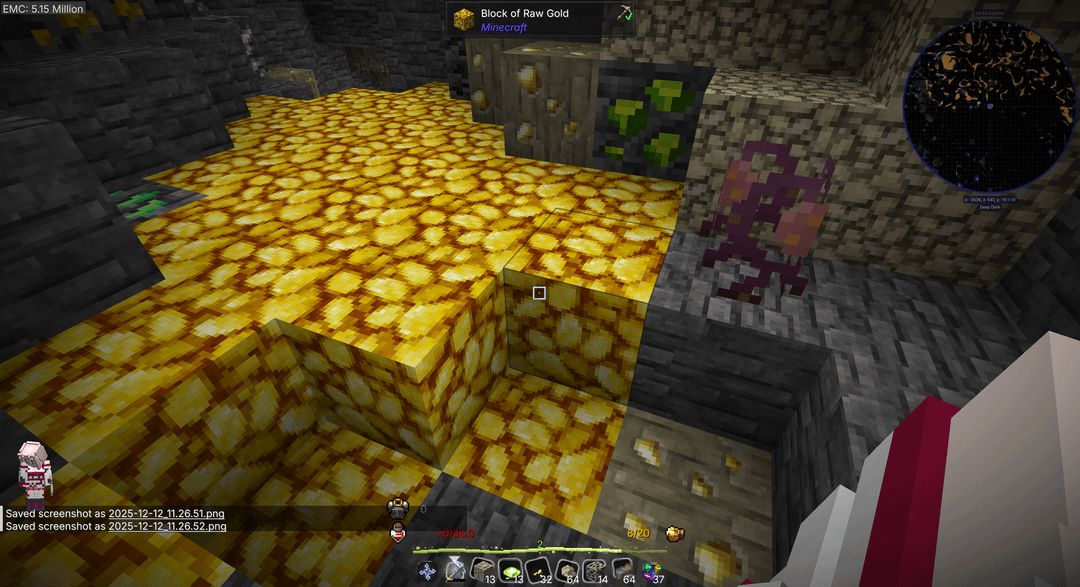Click the armor chestplate HUD icon
Viewport: 1080px width, 587px height.
(398, 509)
